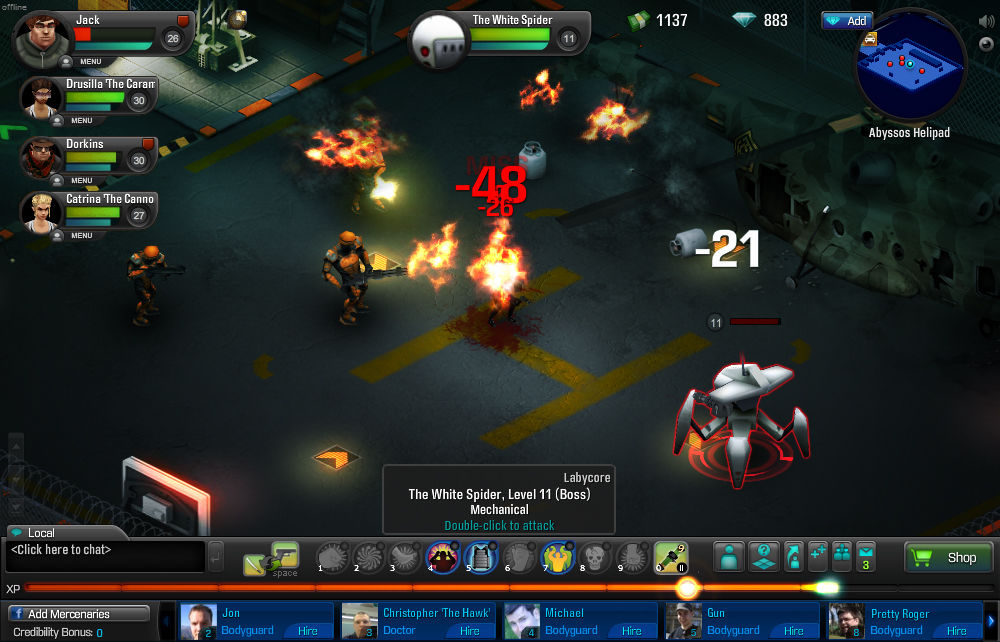The image size is (1000, 642).
Task: Click the Add diamonds button
Action: [847, 21]
